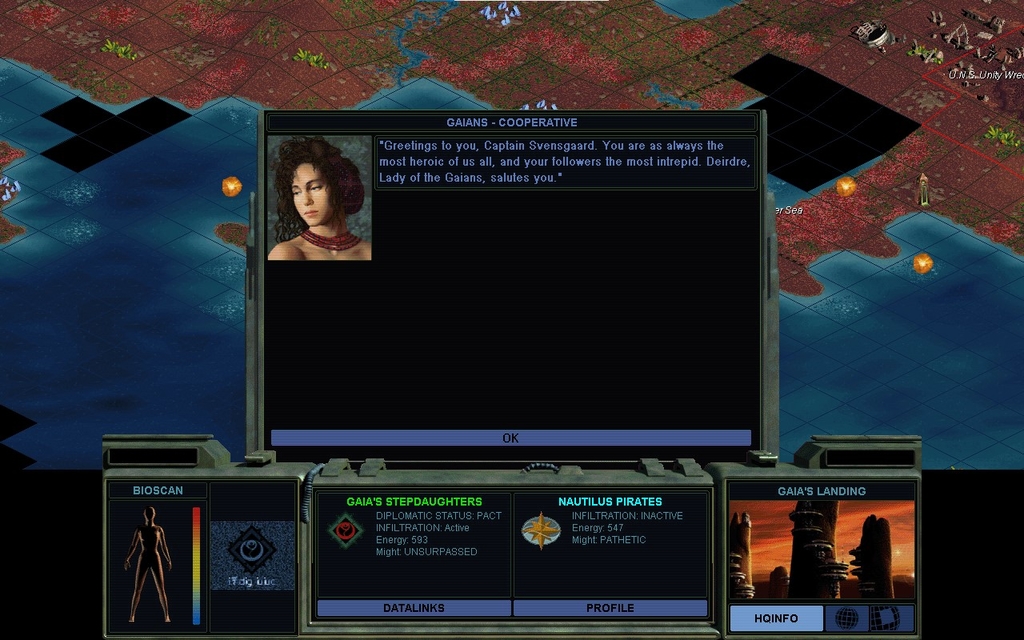Image resolution: width=1024 pixels, height=640 pixels.
Task: Select Deirdre's portrait in the dialogue
Action: pos(319,199)
